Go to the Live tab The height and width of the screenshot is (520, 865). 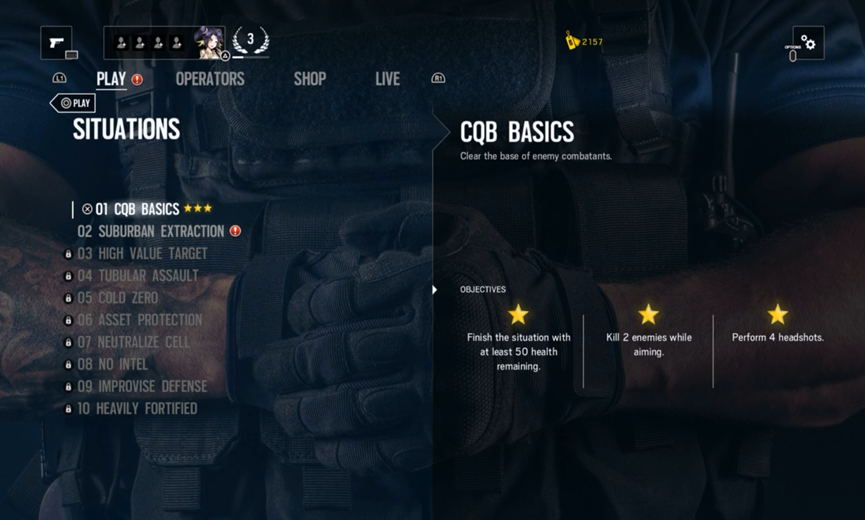pyautogui.click(x=387, y=79)
